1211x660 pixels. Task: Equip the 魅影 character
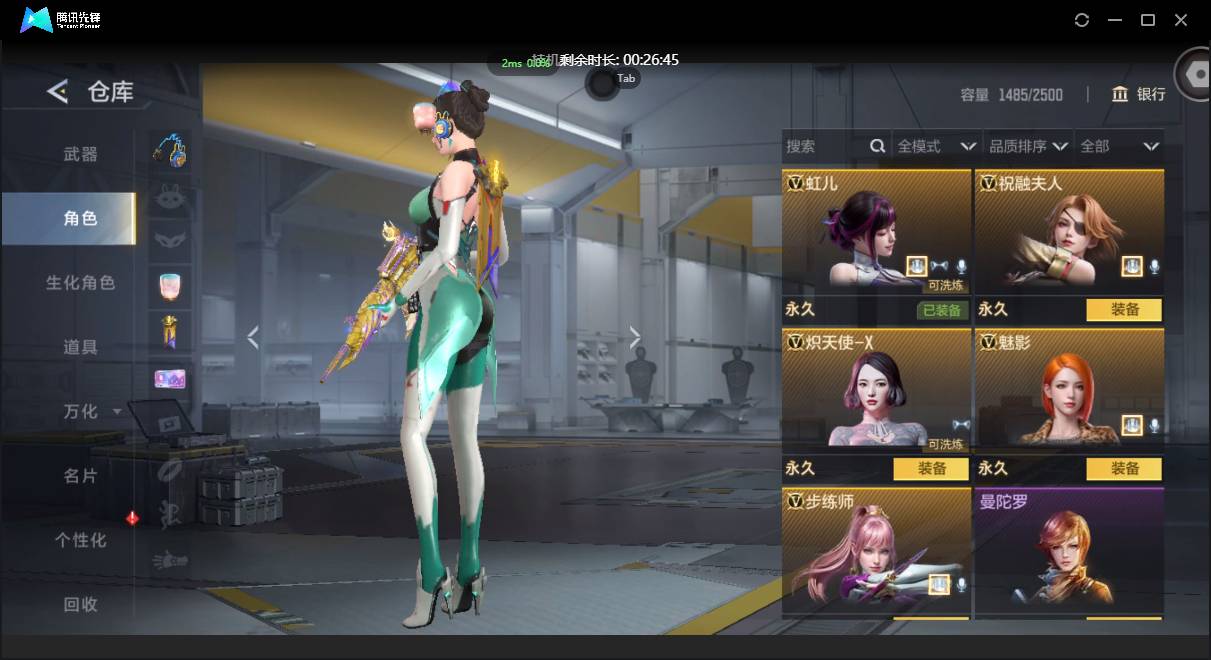click(1124, 469)
